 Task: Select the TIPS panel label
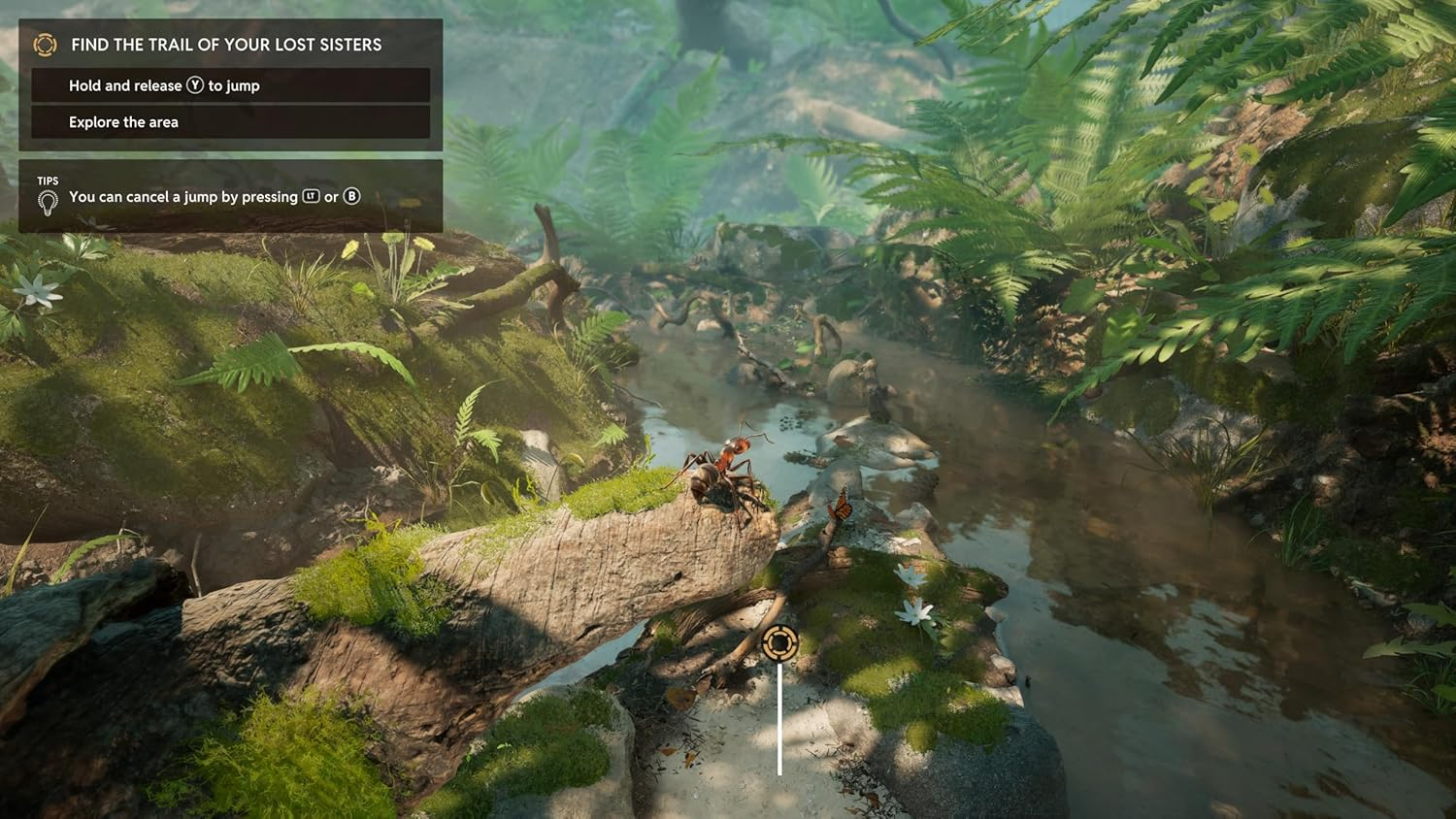pyautogui.click(x=47, y=180)
